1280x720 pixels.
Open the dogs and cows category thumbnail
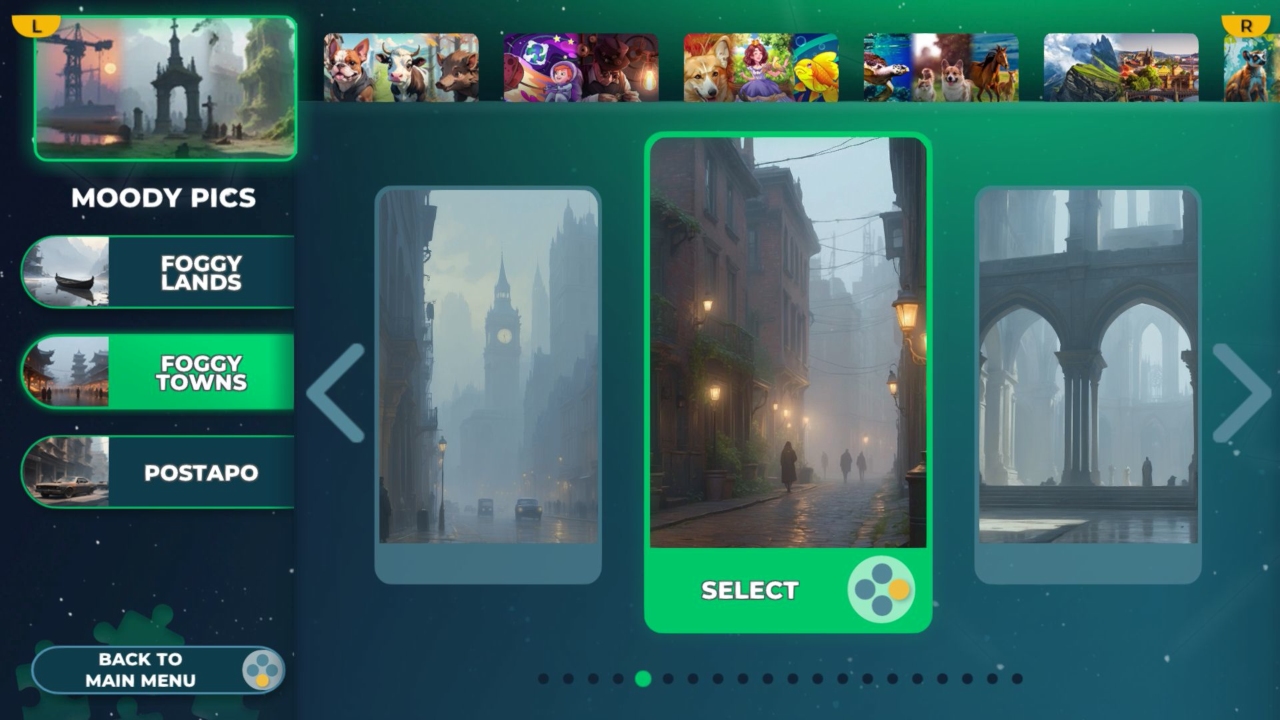399,67
